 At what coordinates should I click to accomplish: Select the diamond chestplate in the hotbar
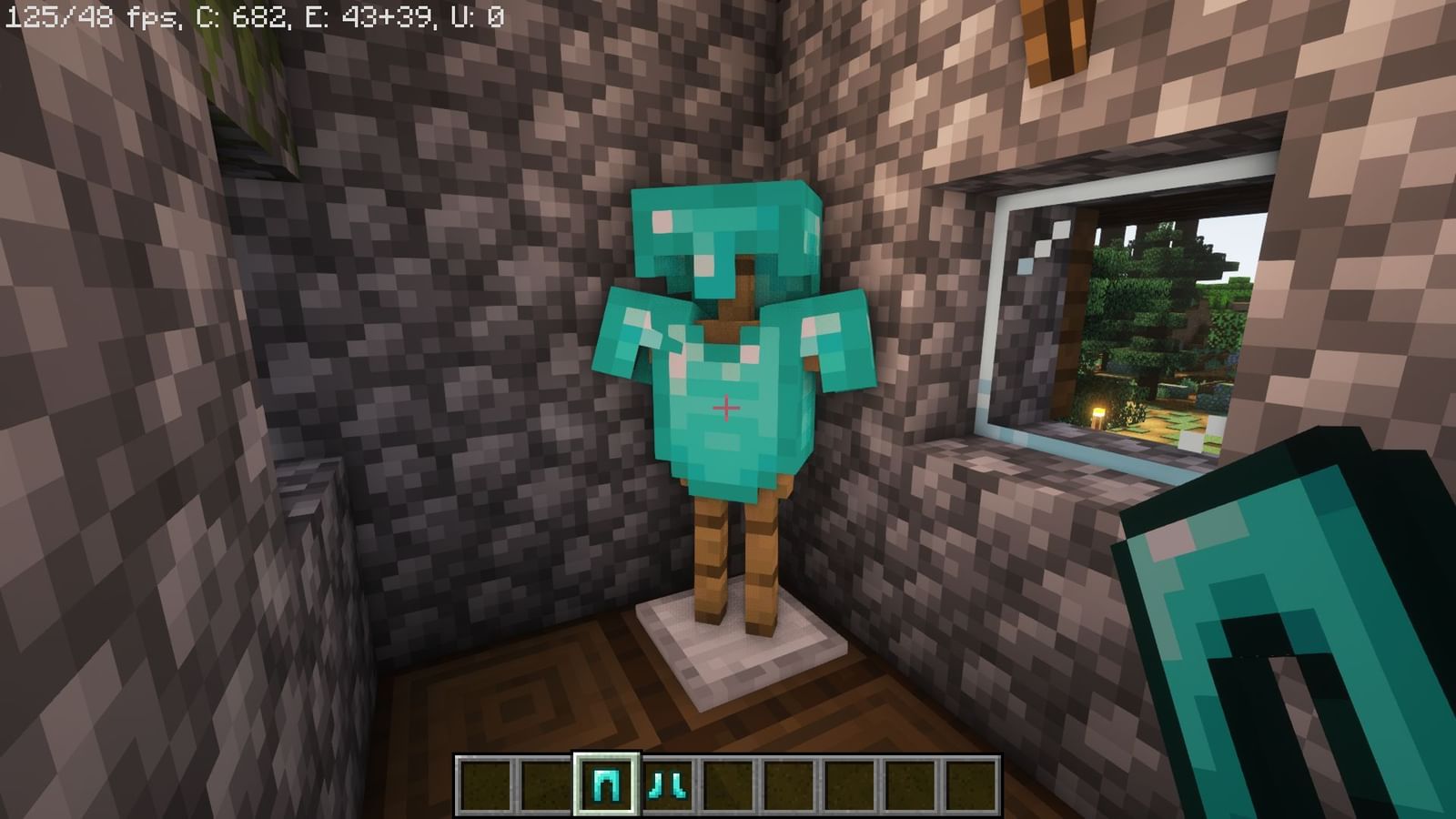607,784
